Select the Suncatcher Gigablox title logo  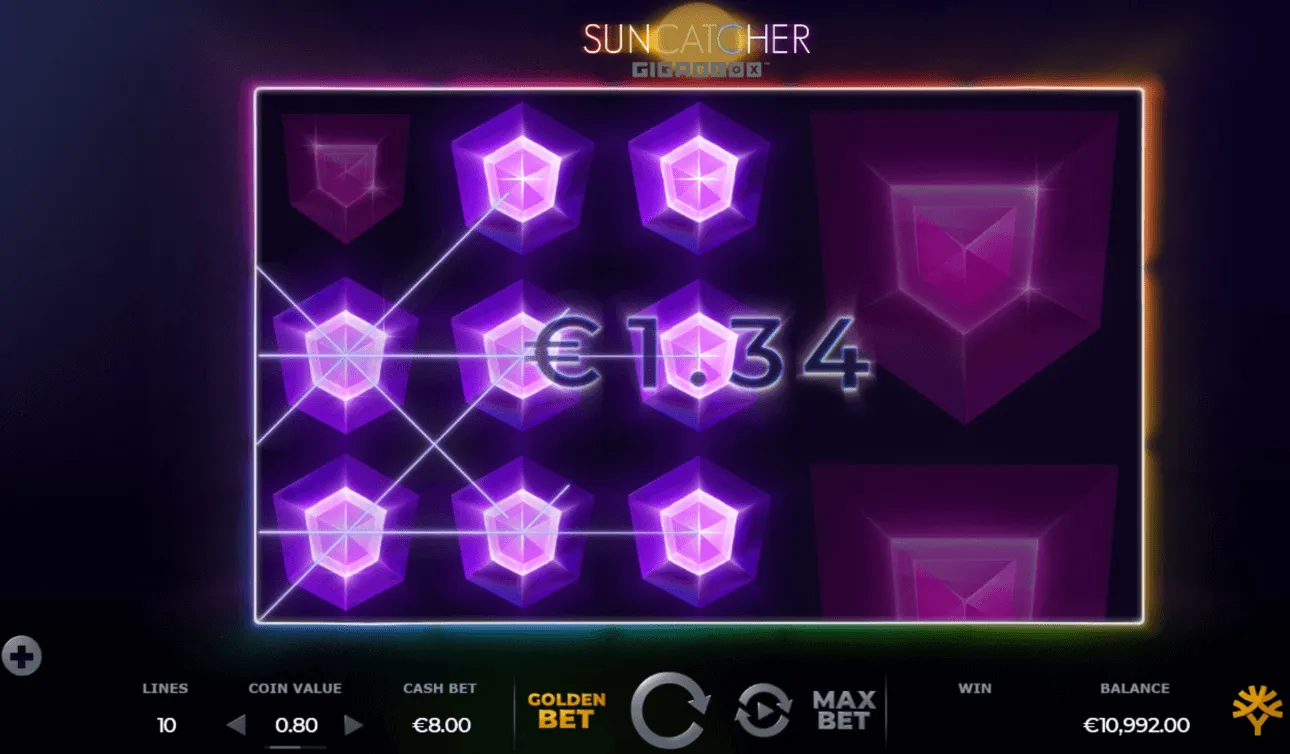pos(697,45)
